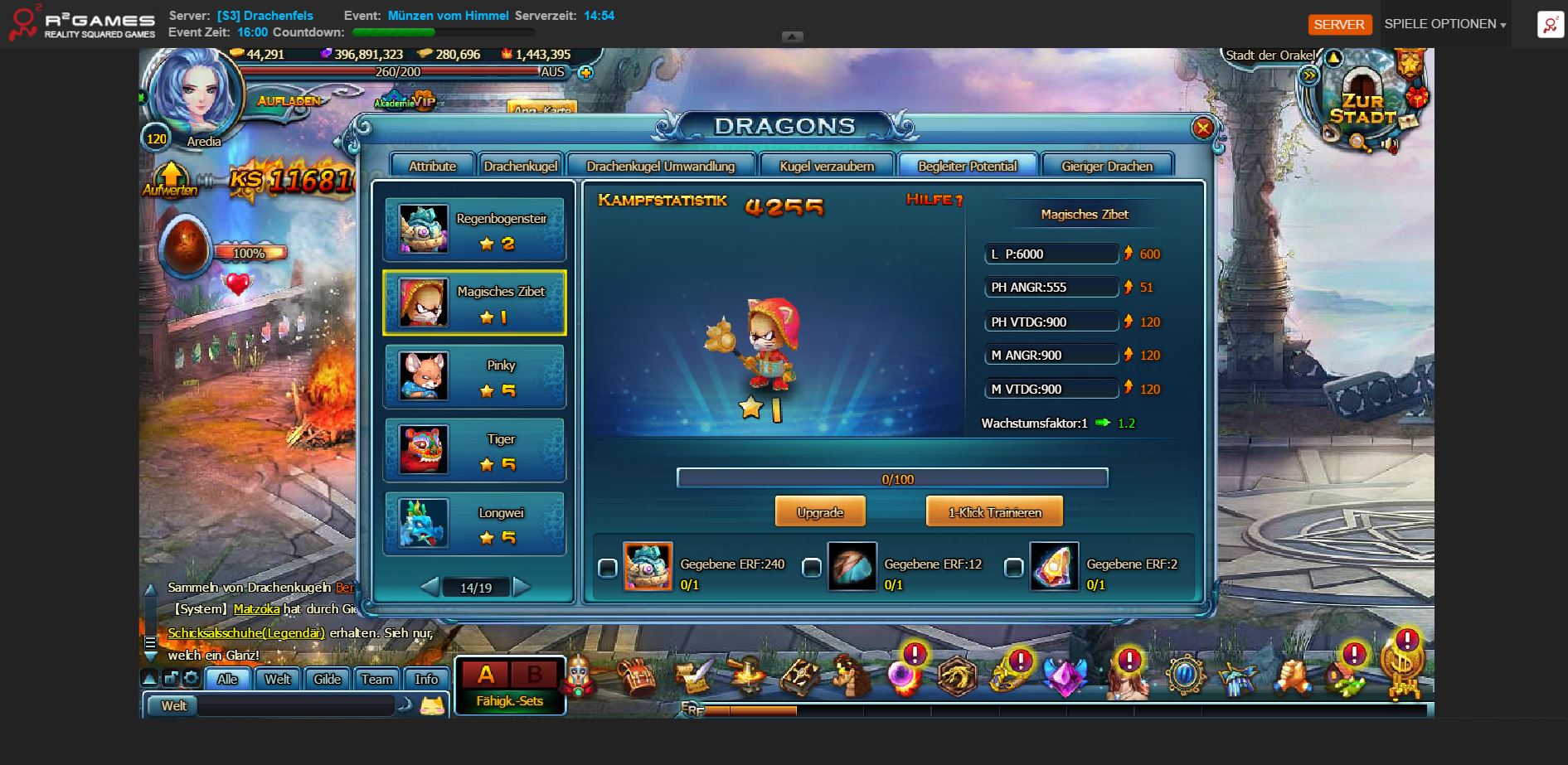Open the Hilfe help link

coord(934,200)
